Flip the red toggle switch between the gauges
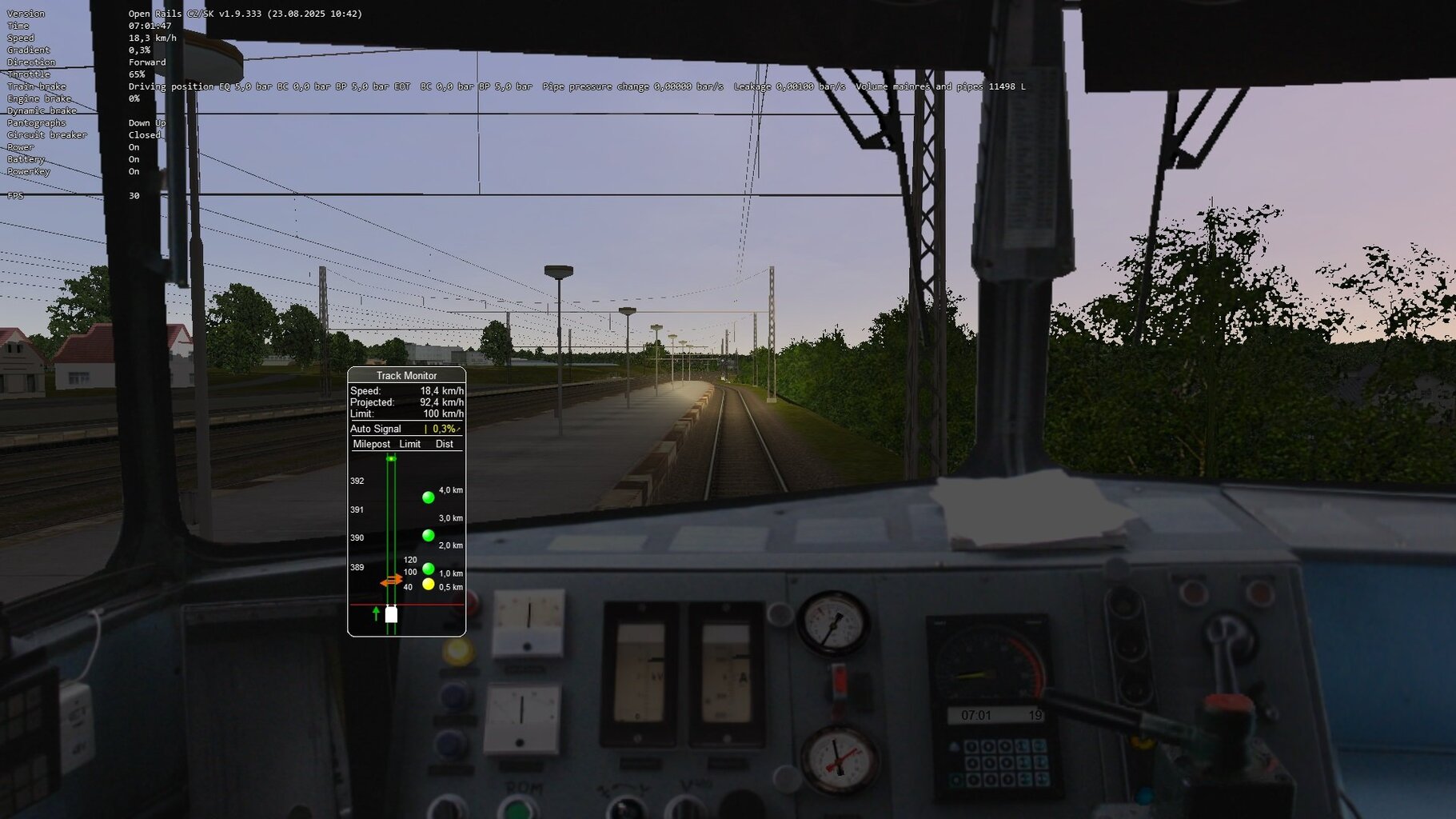Image resolution: width=1456 pixels, height=819 pixels. point(840,680)
